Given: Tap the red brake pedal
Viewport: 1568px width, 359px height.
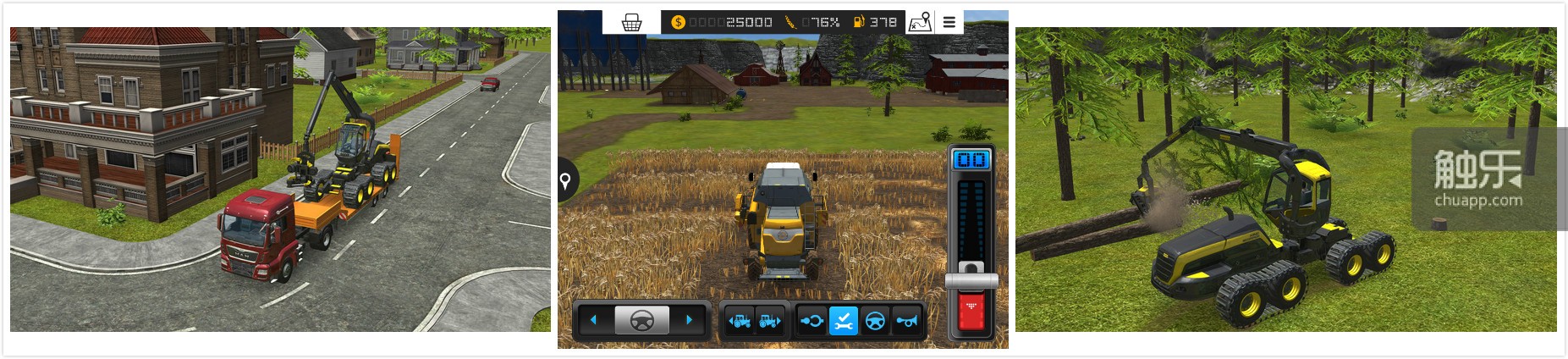Looking at the screenshot, I should [971, 312].
